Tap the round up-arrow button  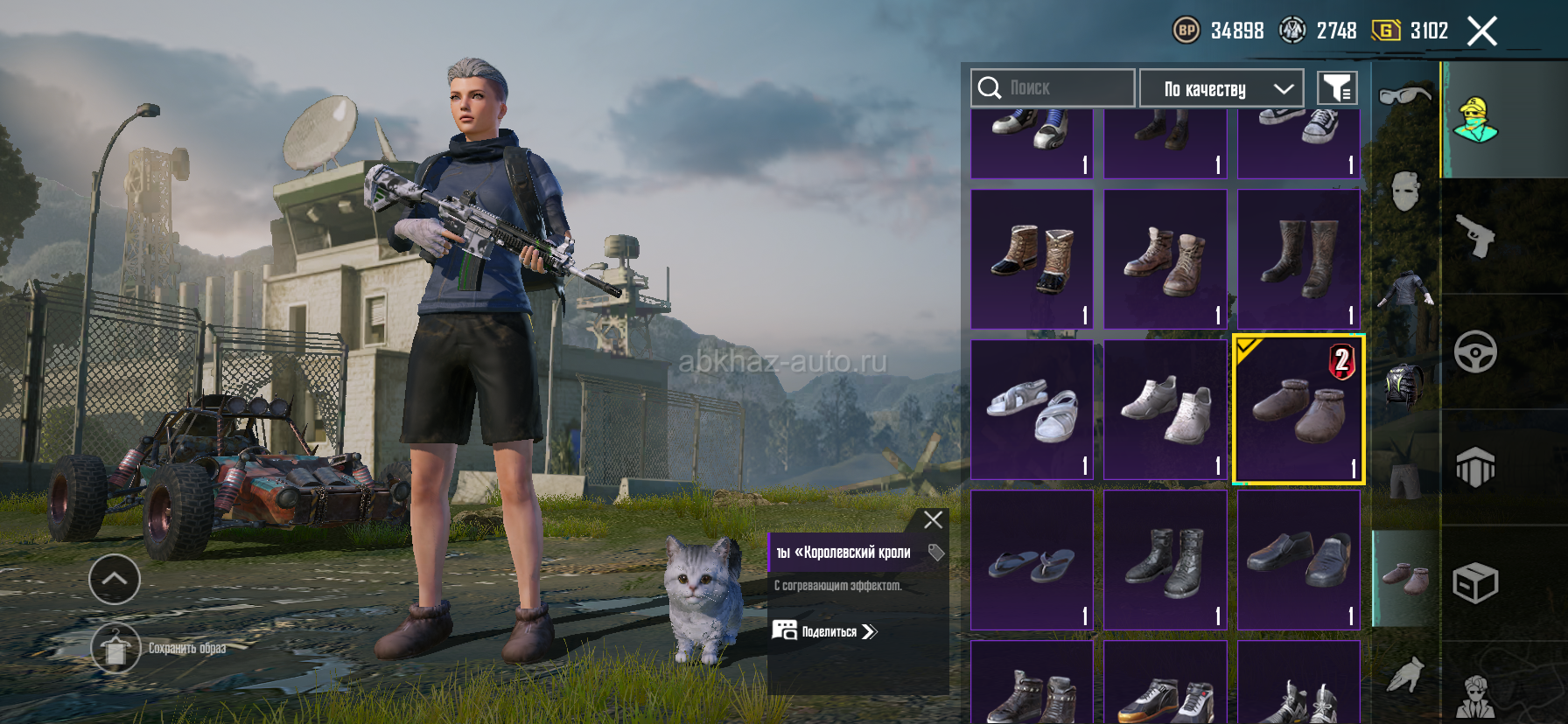(x=115, y=579)
